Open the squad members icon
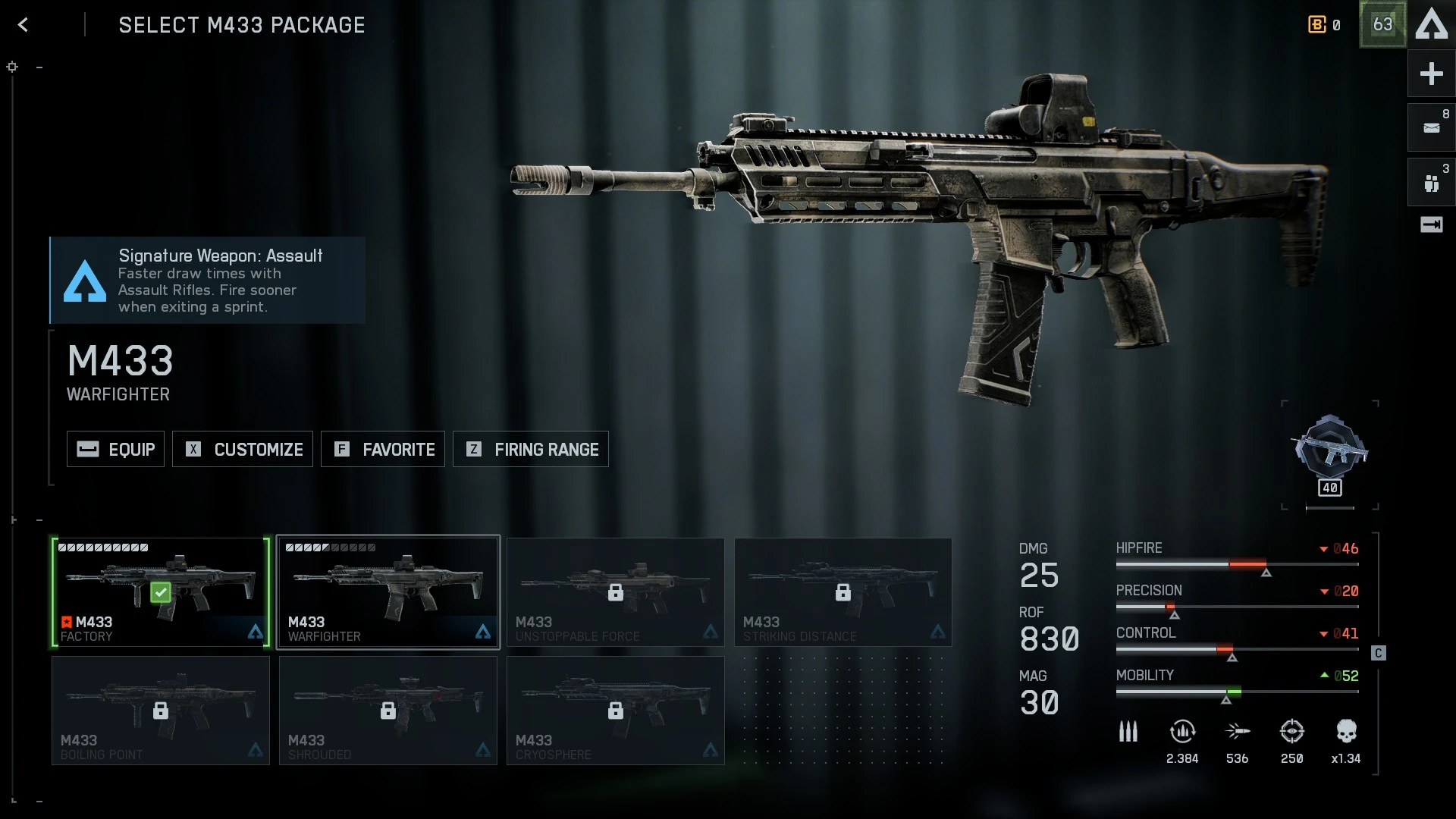Viewport: 1456px width, 819px height. point(1431,183)
